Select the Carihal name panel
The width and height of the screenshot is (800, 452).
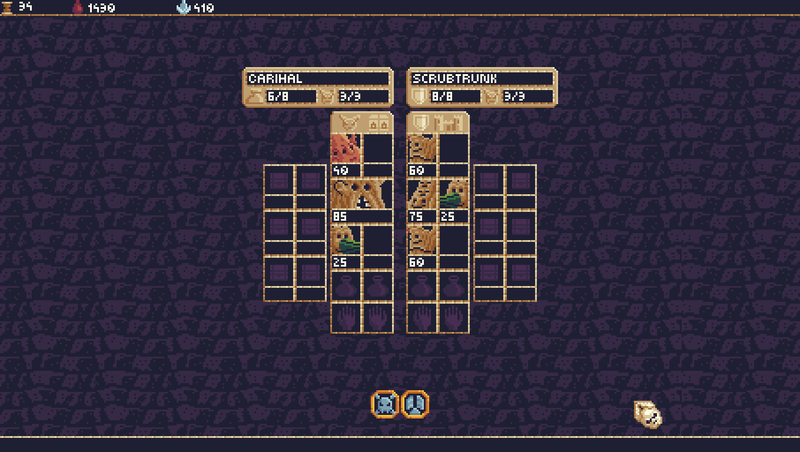click(x=318, y=78)
